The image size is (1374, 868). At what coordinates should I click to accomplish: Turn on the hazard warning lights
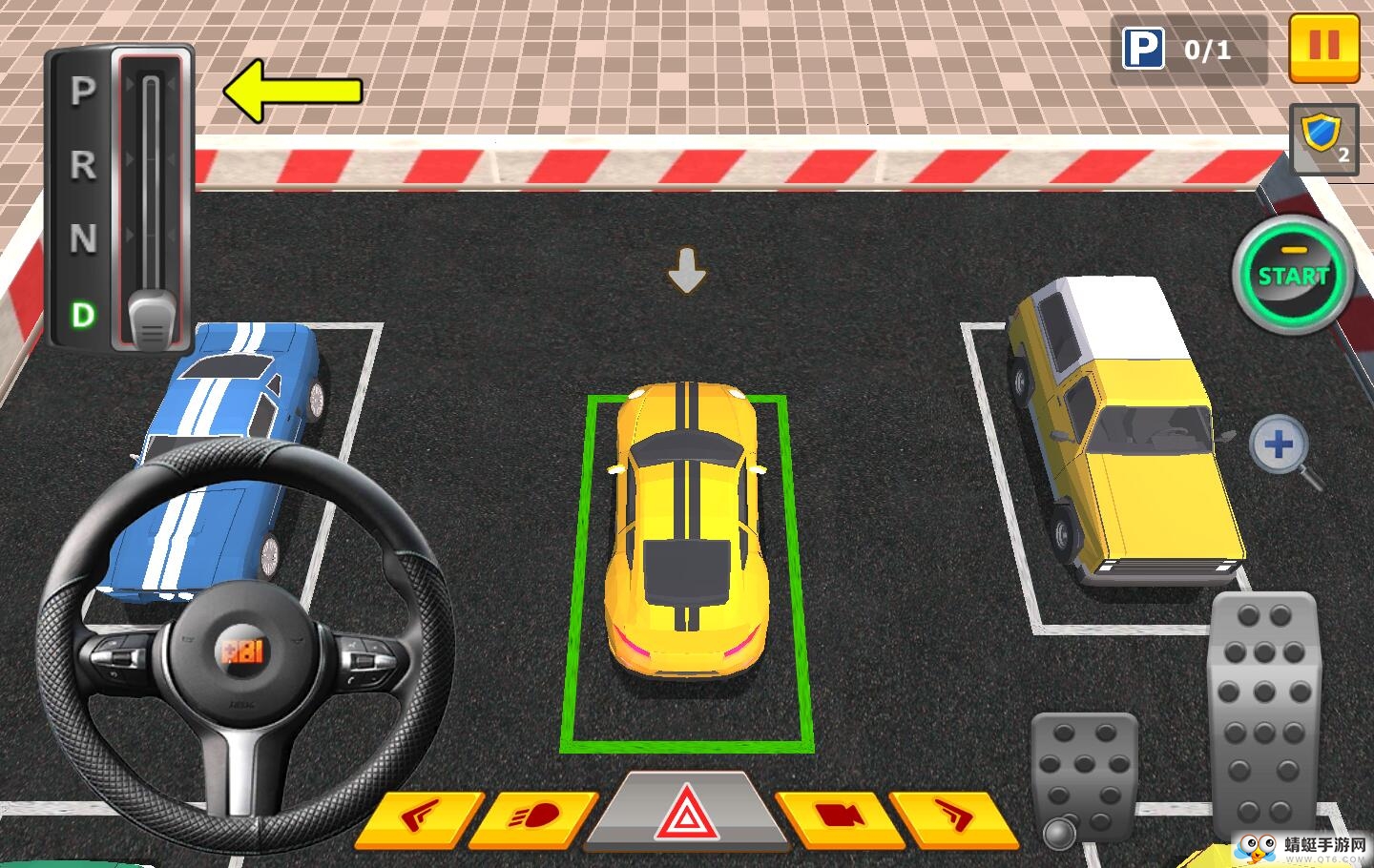[684, 816]
